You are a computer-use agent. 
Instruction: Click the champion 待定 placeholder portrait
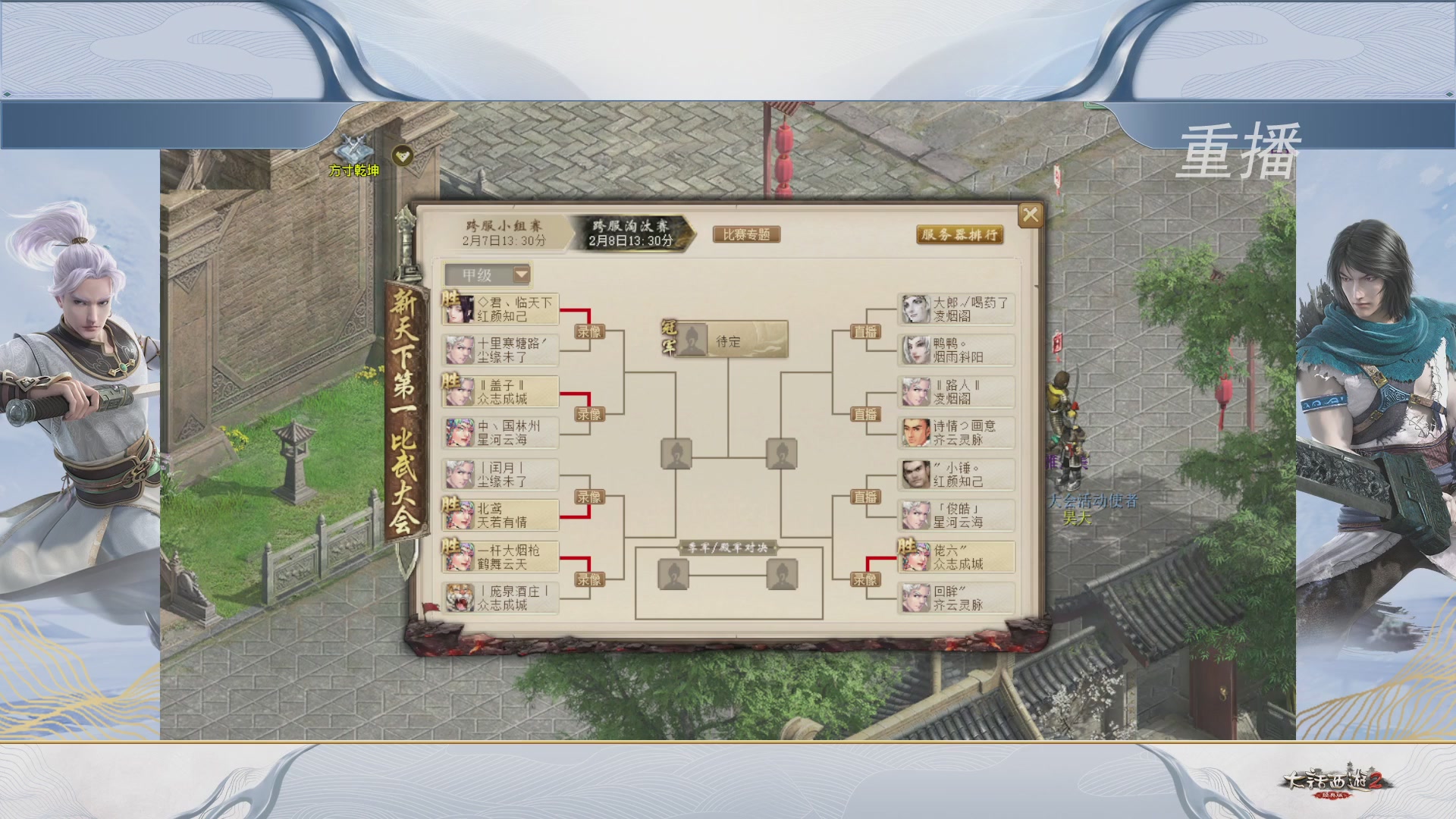click(x=693, y=340)
